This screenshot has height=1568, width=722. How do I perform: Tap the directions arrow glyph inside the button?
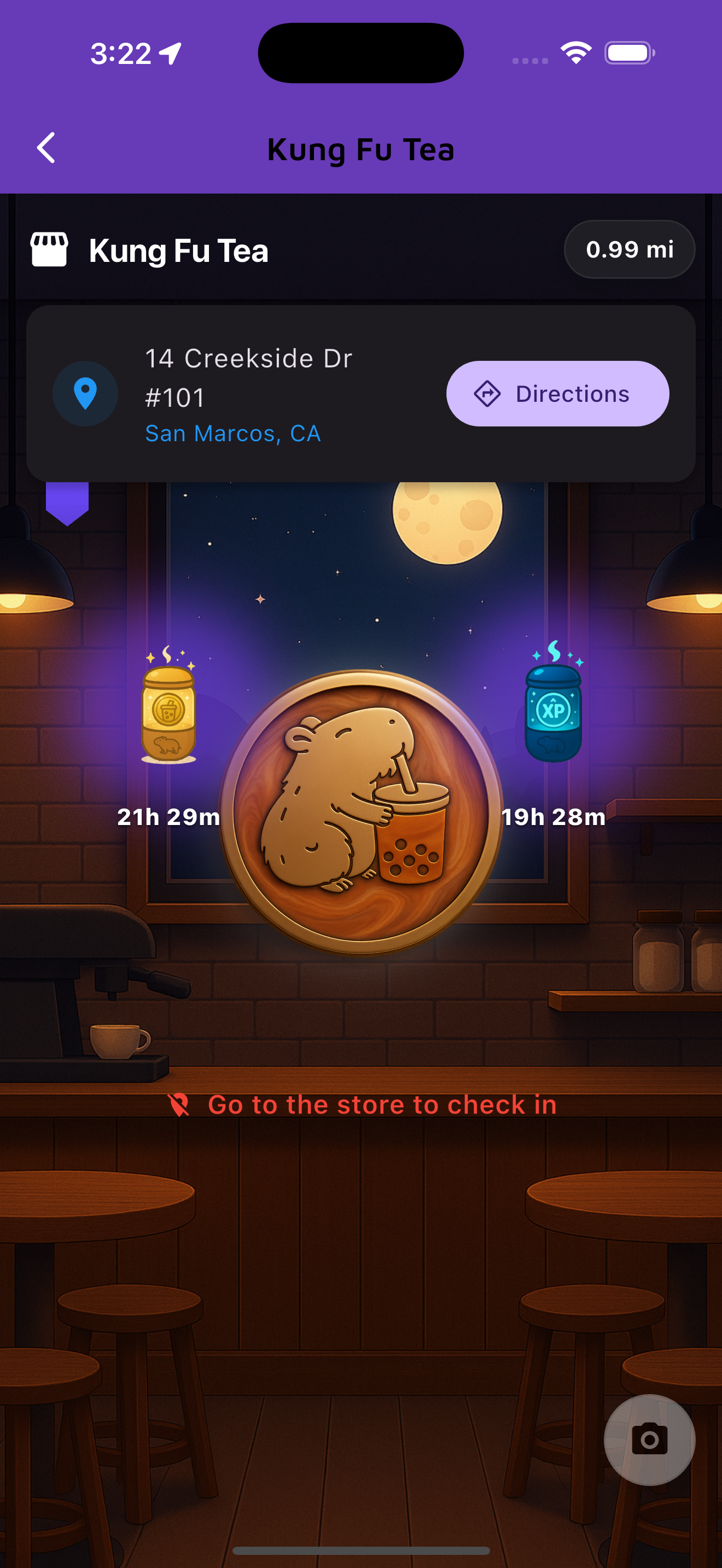[x=487, y=394]
